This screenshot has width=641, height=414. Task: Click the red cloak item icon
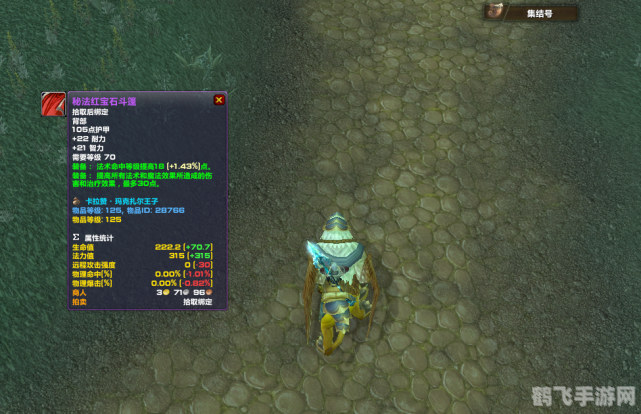coord(53,105)
